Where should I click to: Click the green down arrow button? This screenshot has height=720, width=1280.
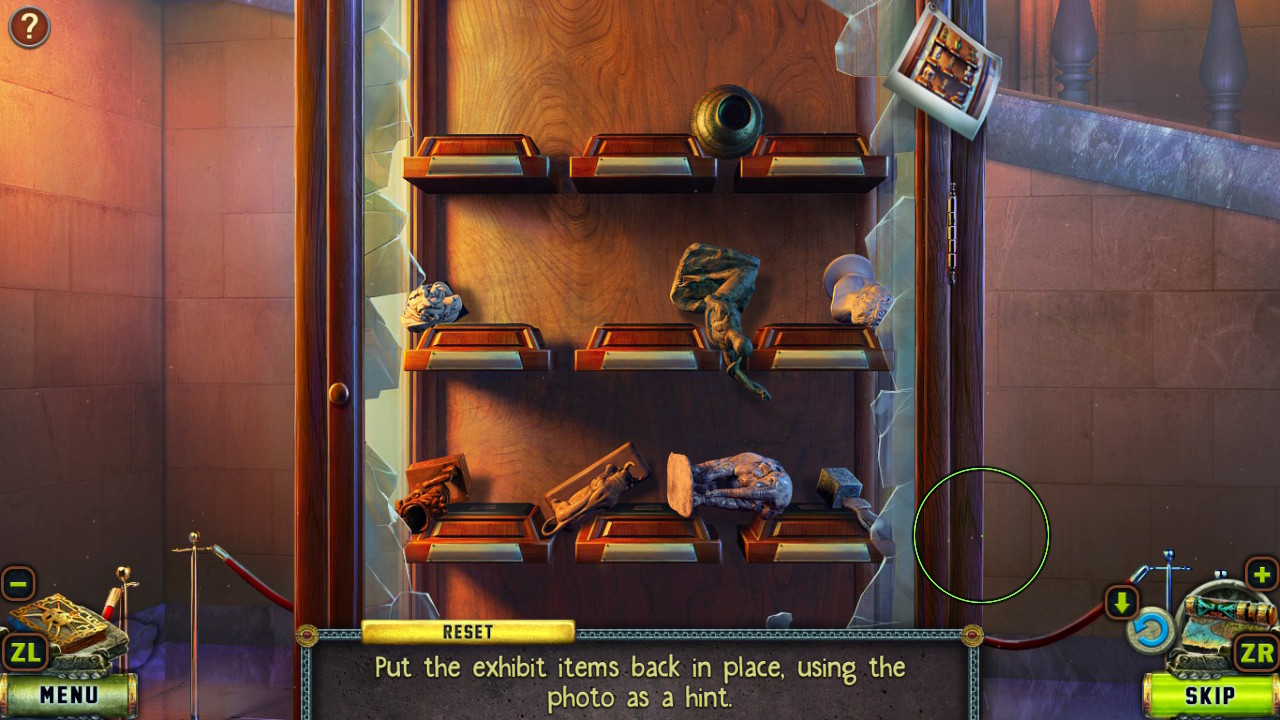coord(1121,603)
